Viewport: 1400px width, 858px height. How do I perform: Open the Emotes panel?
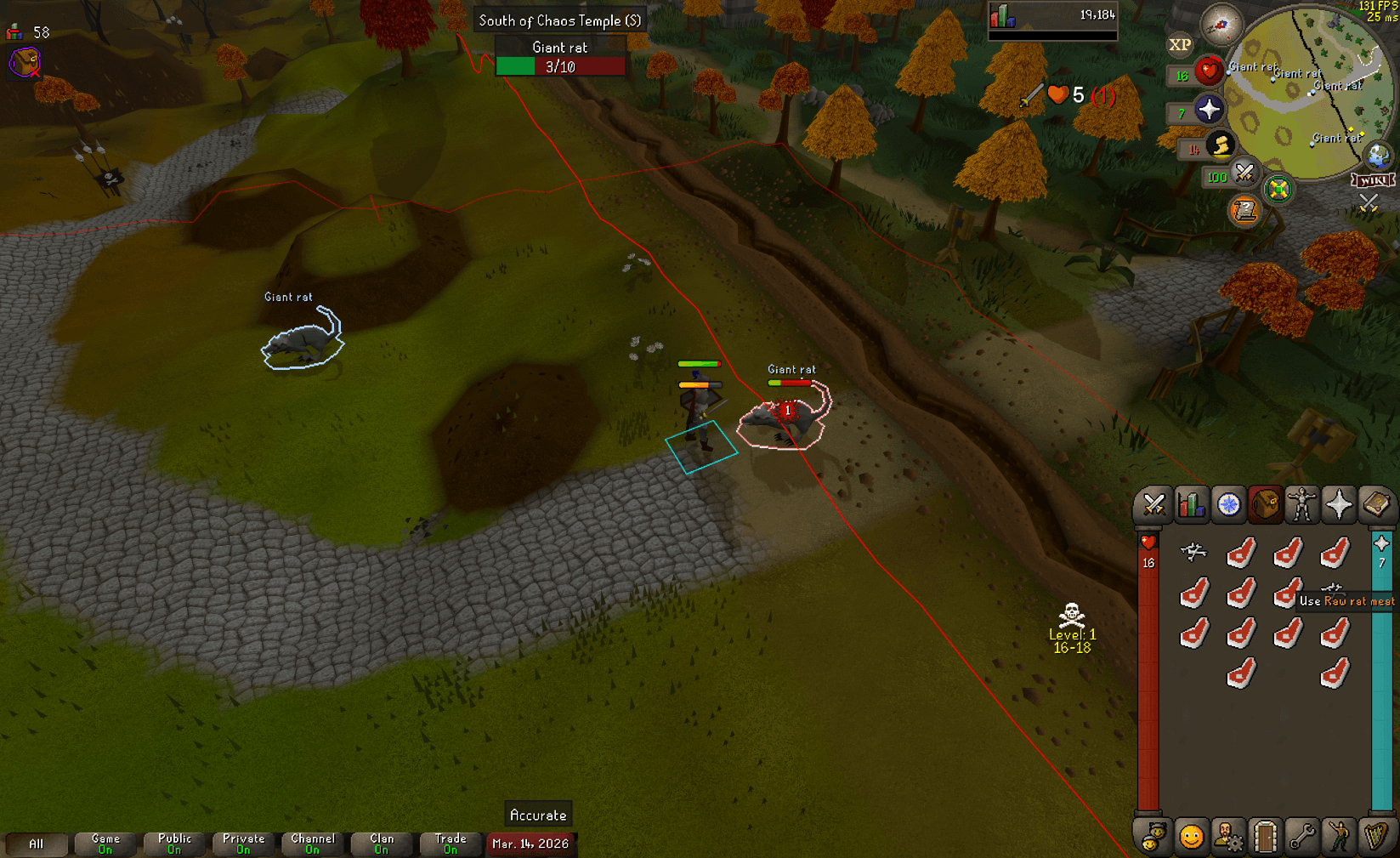(1339, 837)
